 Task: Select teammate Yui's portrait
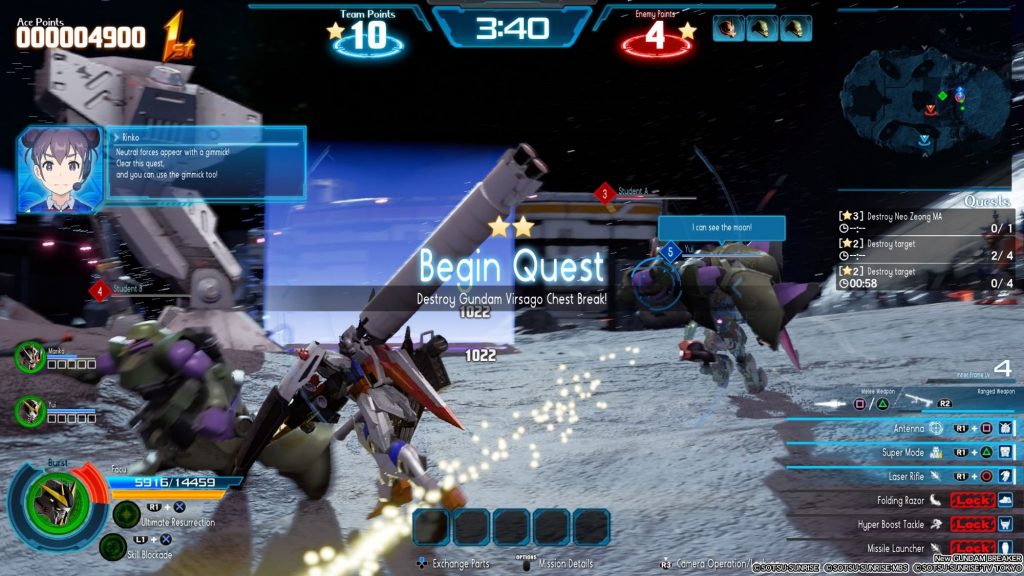[30, 411]
